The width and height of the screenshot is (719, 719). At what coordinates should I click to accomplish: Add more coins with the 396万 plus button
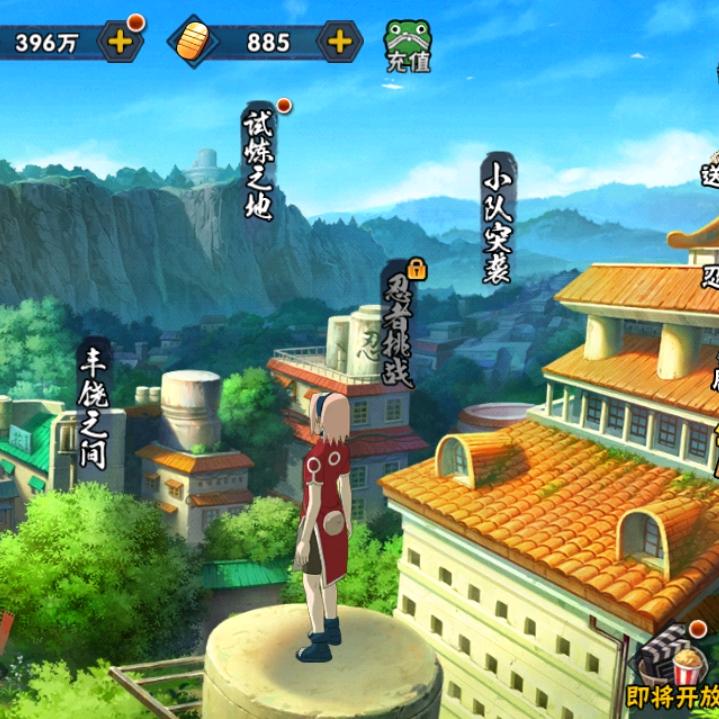pyautogui.click(x=119, y=41)
